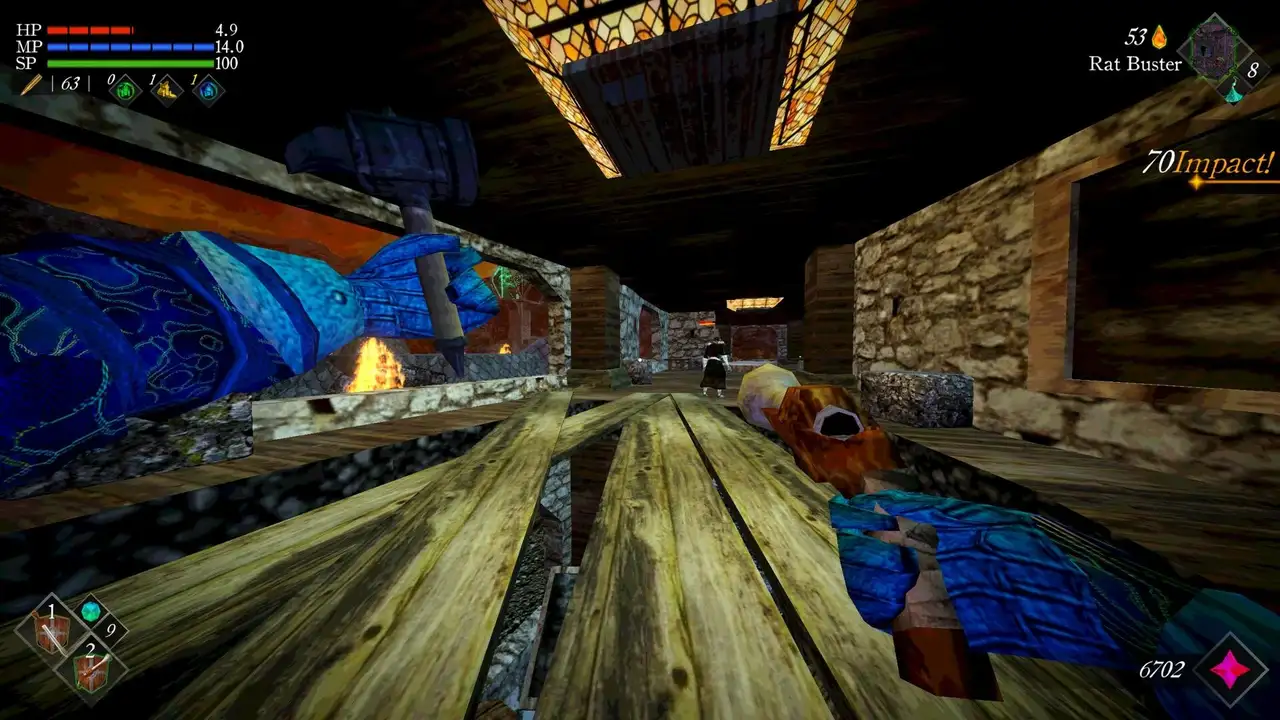1280x720 pixels.
Task: Switch to weapon loadout slot 1
Action: pyautogui.click(x=53, y=632)
